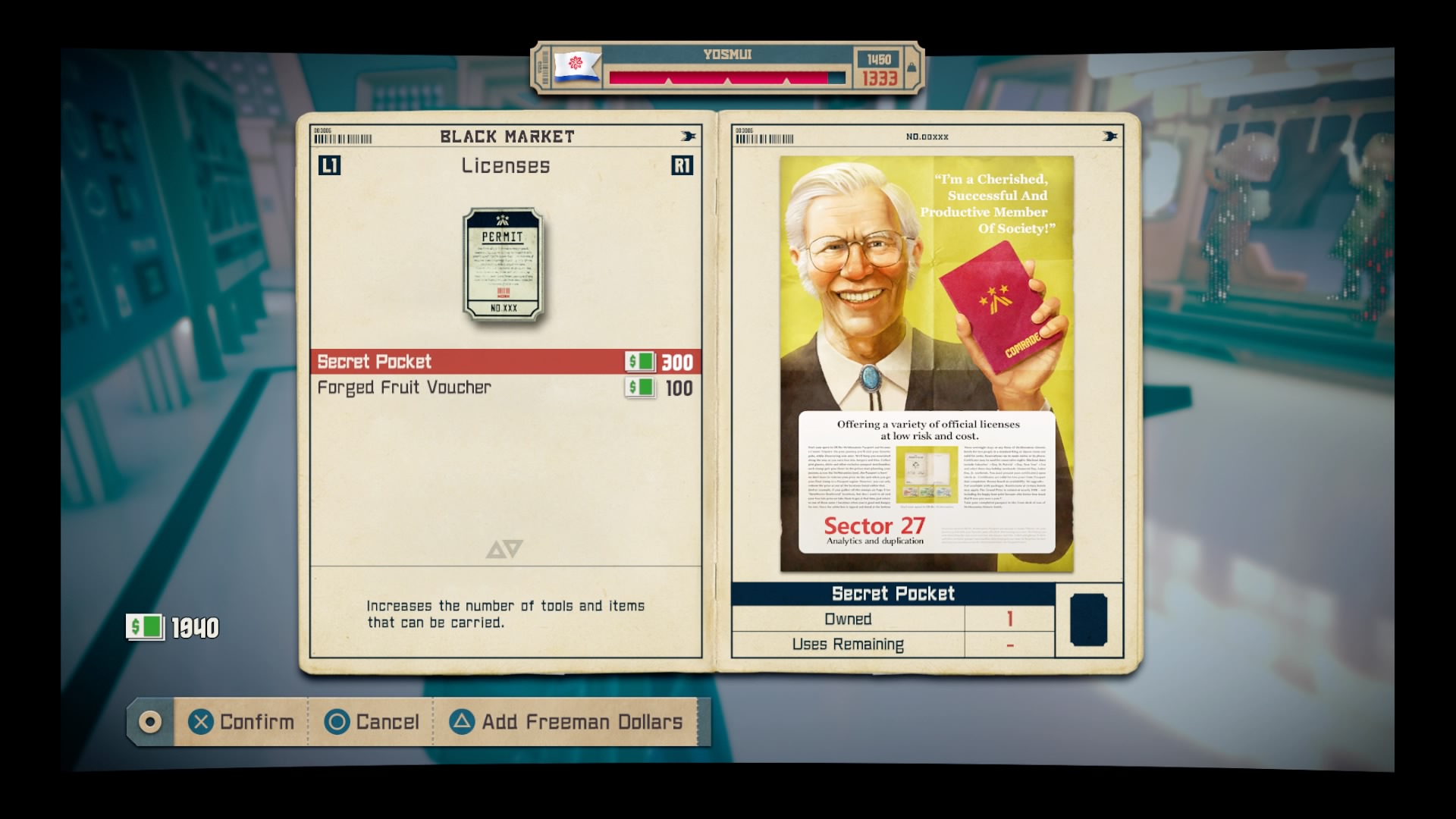Click the Owned count in the Secret Pocket panel

(1010, 619)
